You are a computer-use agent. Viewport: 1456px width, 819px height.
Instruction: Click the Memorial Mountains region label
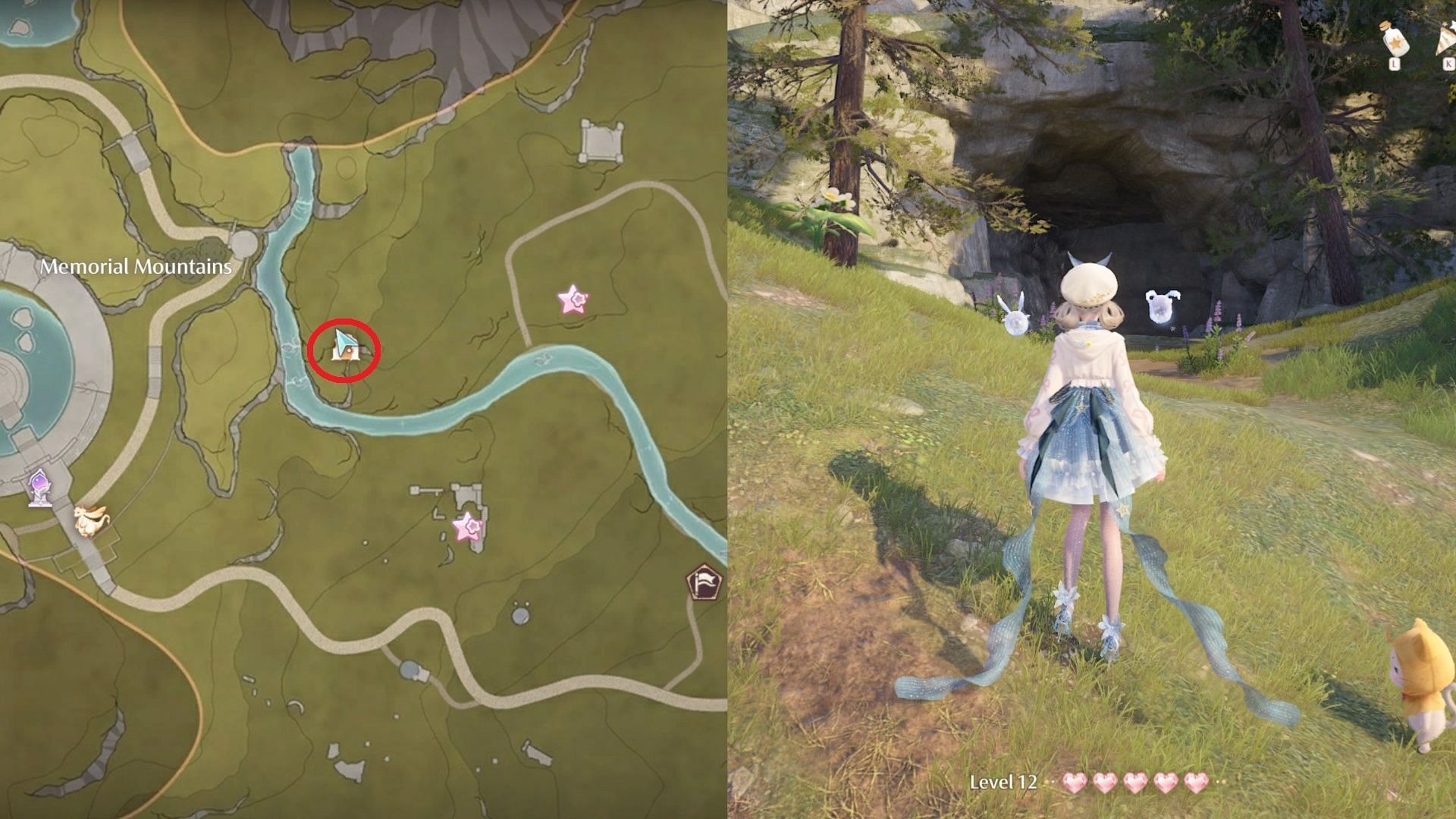click(x=136, y=267)
